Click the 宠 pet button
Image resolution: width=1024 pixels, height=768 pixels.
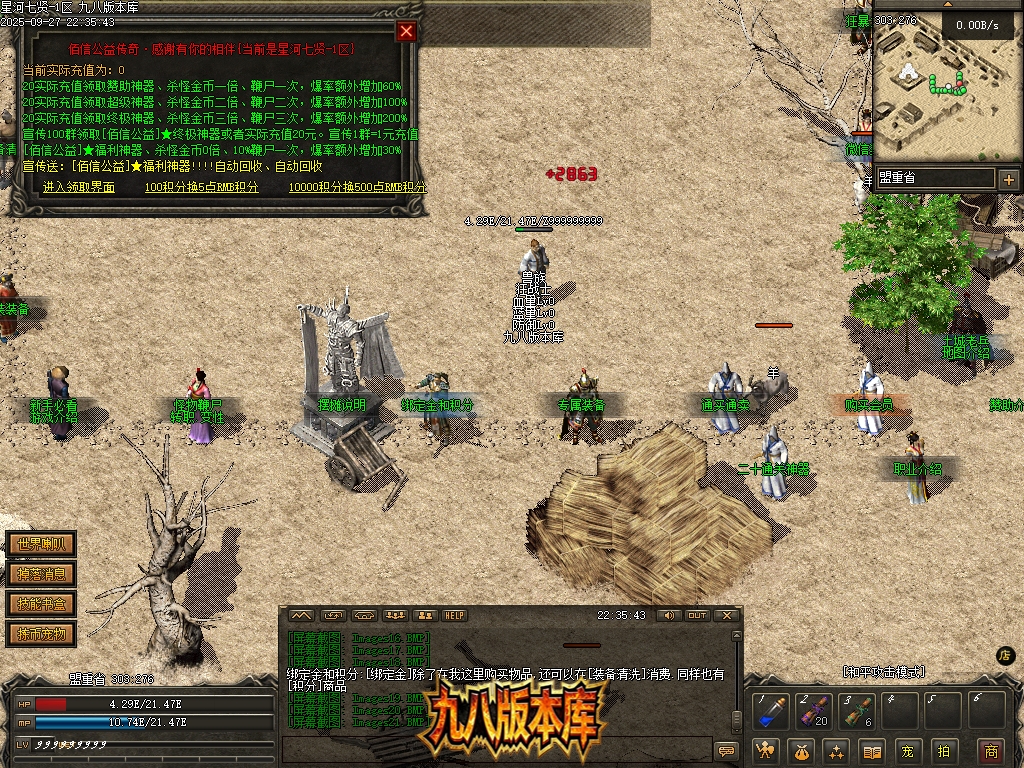pos(907,750)
